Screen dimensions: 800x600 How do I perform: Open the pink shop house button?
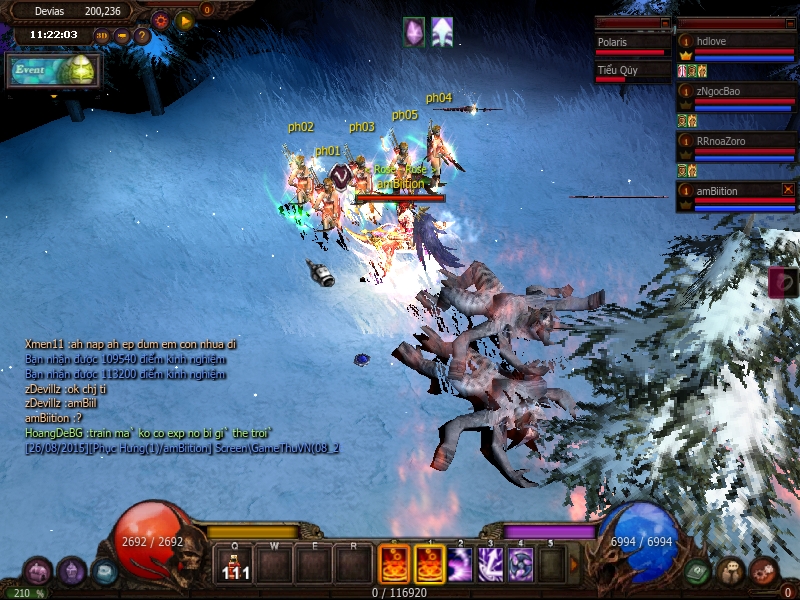(38, 571)
